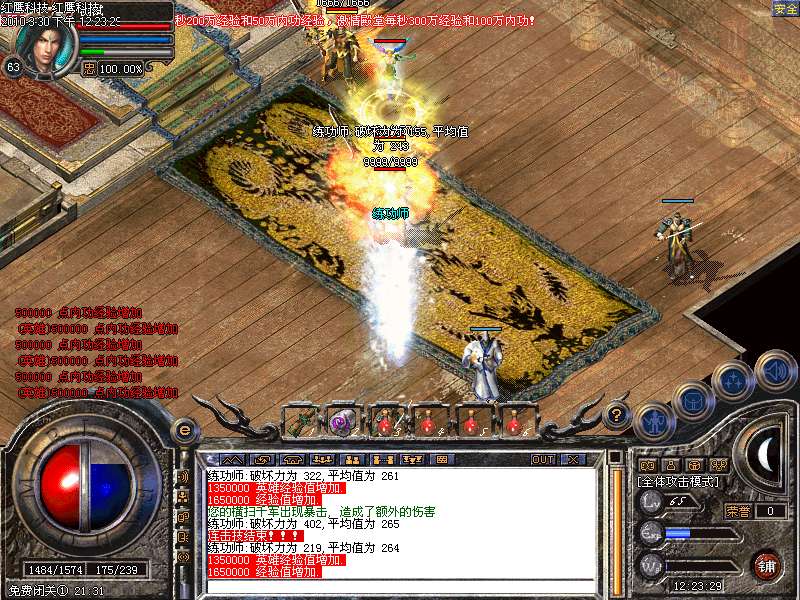Viewport: 800px width, 600px height.
Task: Open the bag inventory round button
Action: tap(694, 401)
